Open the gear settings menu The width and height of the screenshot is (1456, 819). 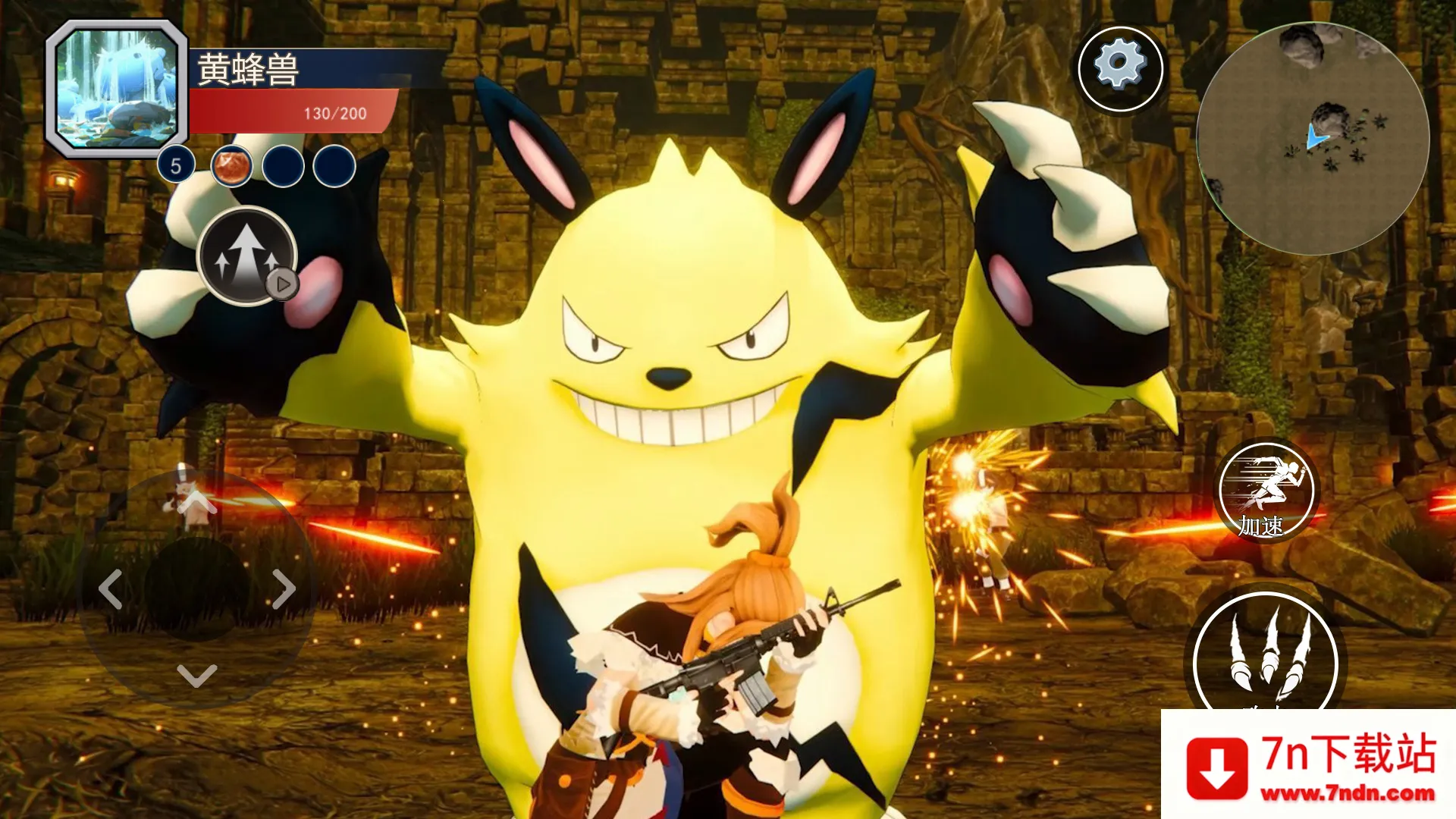(1120, 67)
